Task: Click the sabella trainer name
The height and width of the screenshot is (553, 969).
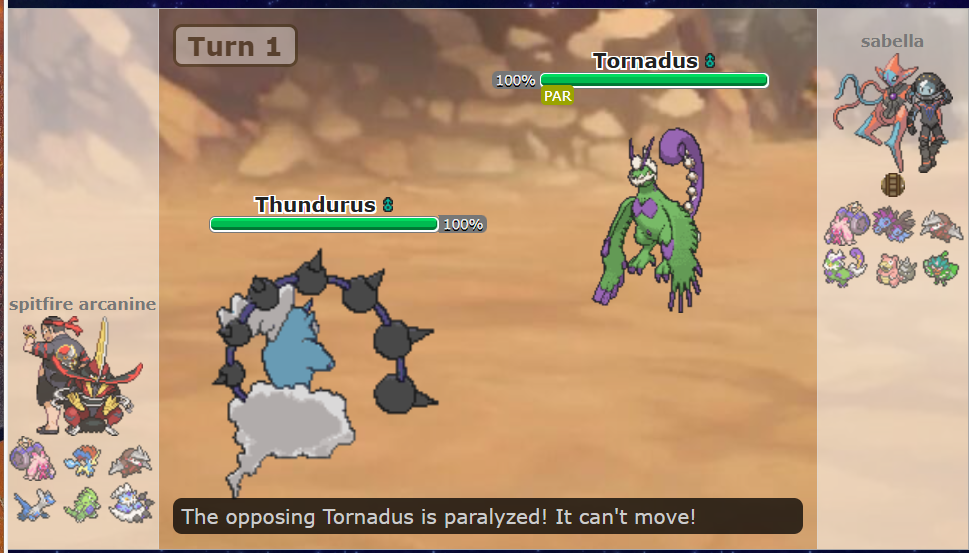Action: tap(892, 41)
